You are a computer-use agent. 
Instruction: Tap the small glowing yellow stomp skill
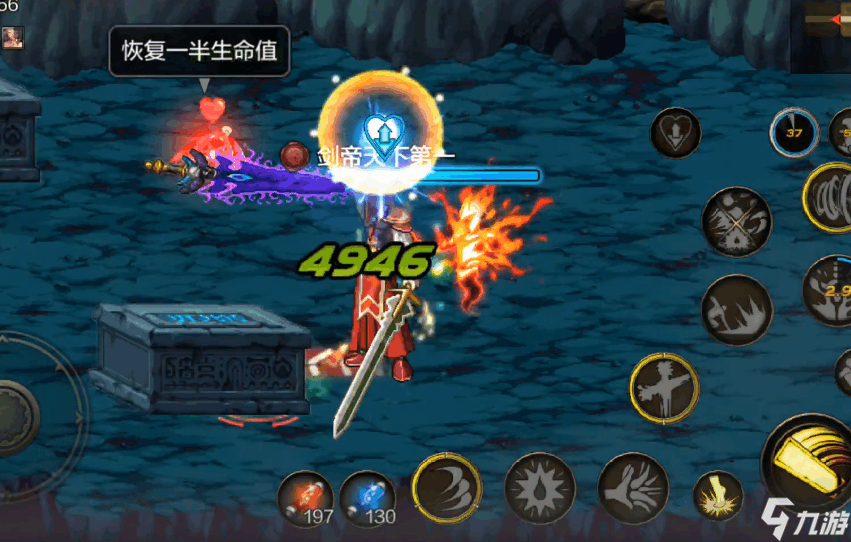pos(719,496)
